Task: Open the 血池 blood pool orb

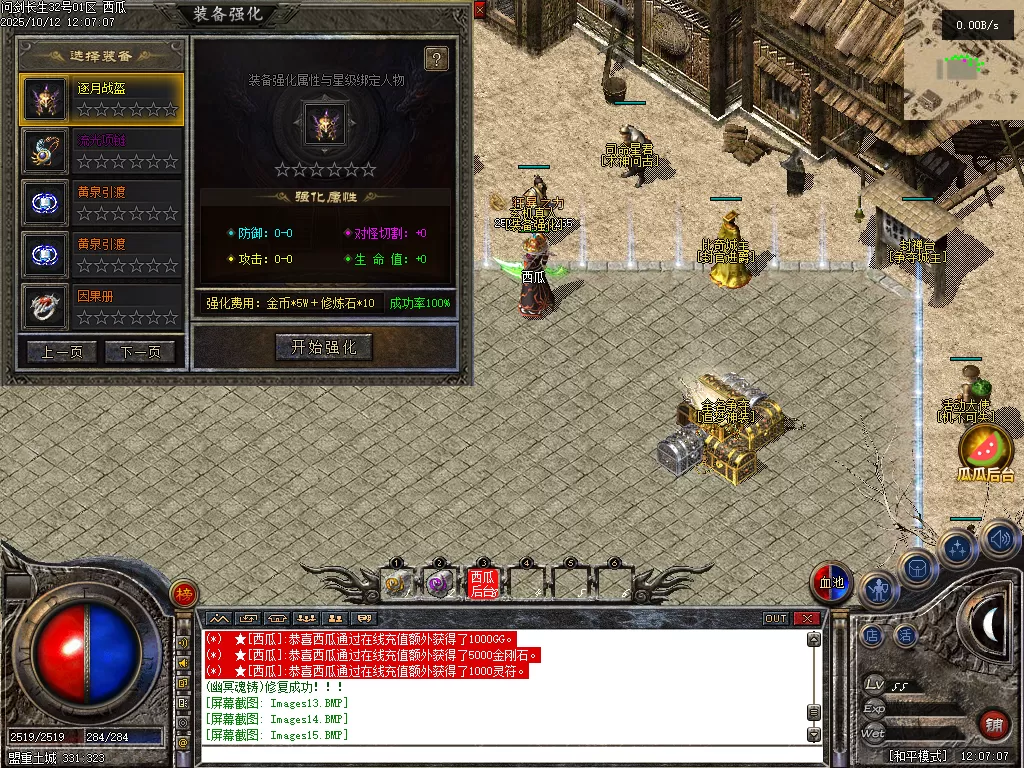Action: click(x=831, y=583)
